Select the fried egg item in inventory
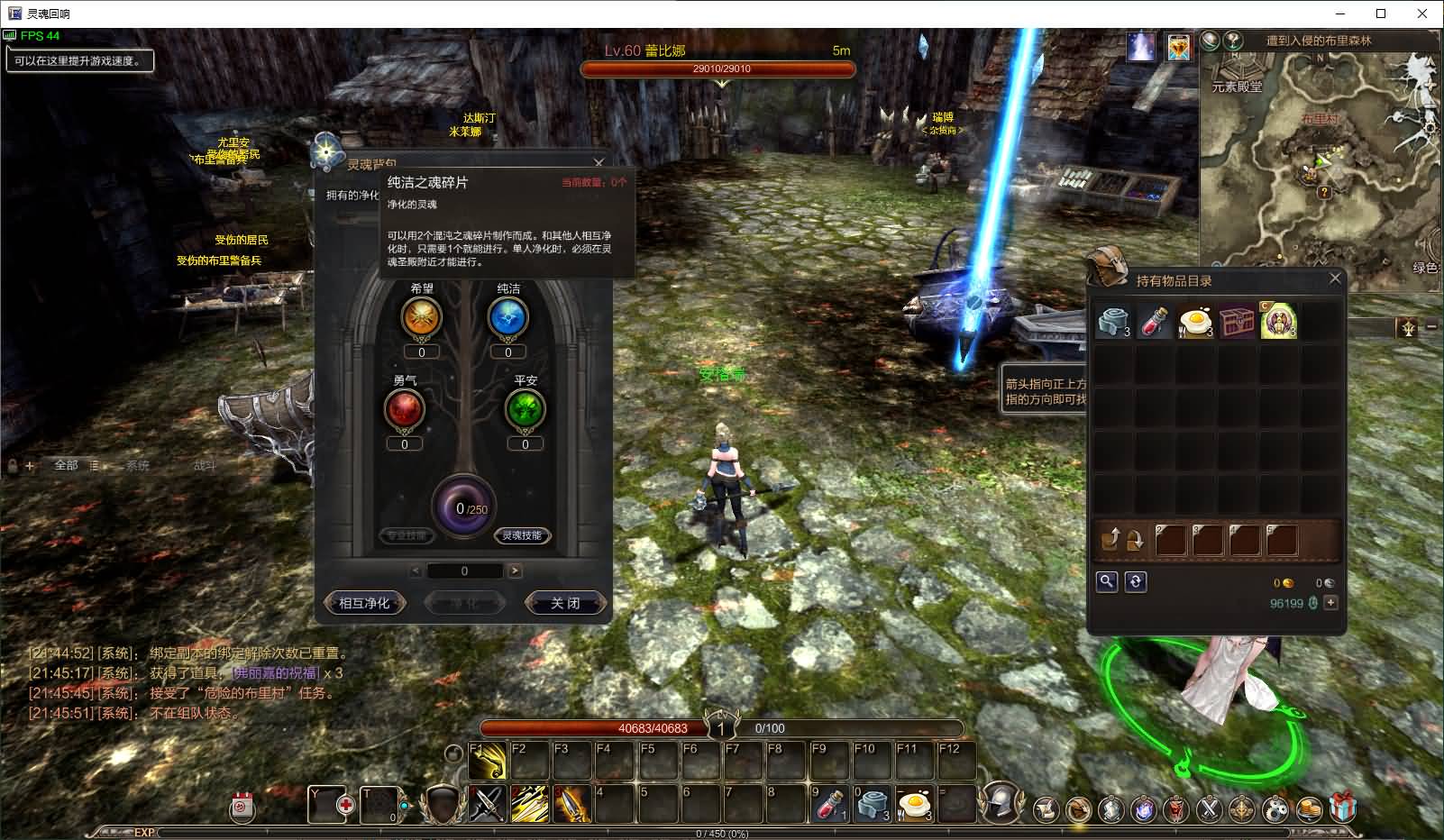 (1195, 322)
